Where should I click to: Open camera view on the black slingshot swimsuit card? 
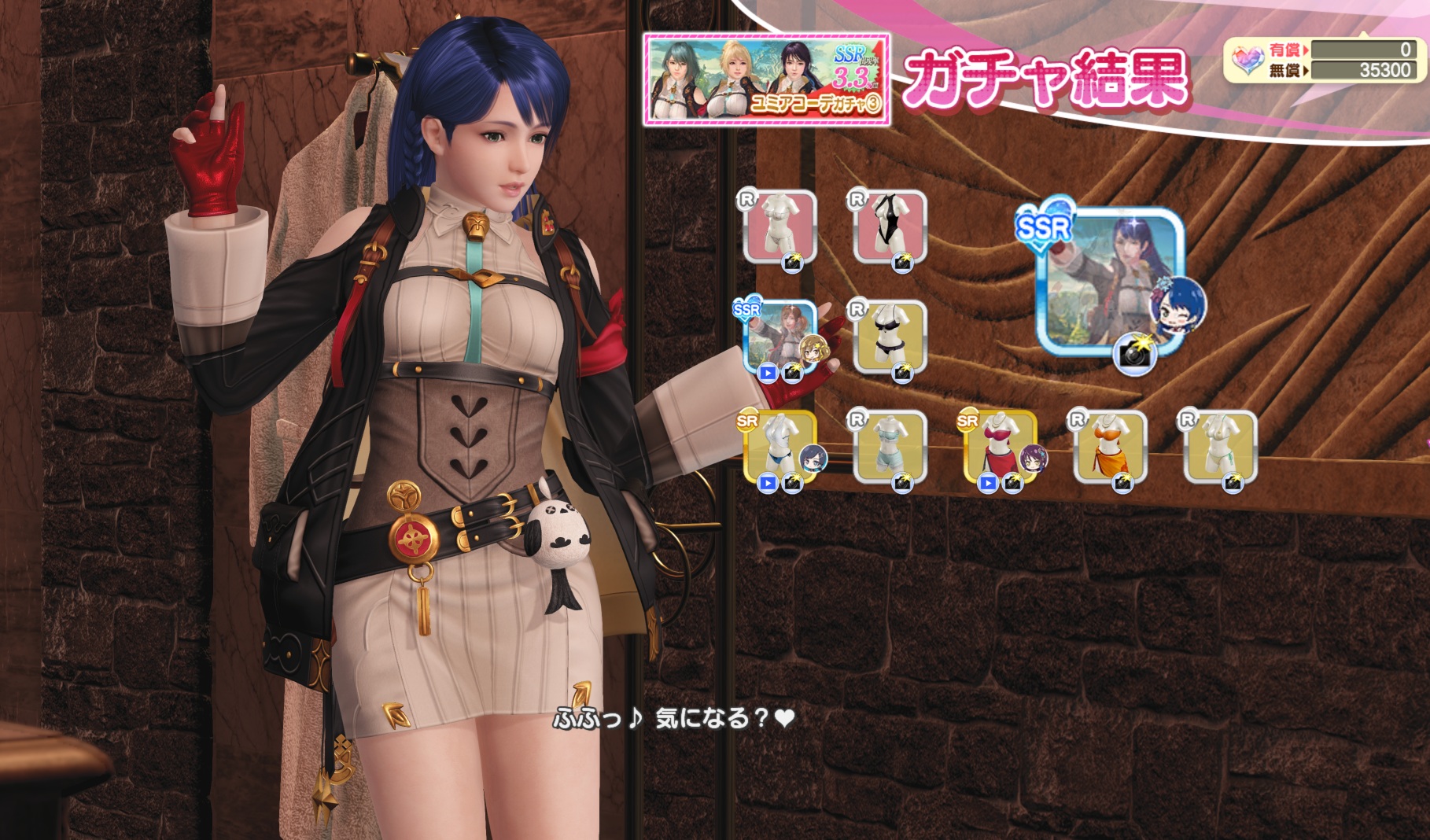[x=903, y=261]
